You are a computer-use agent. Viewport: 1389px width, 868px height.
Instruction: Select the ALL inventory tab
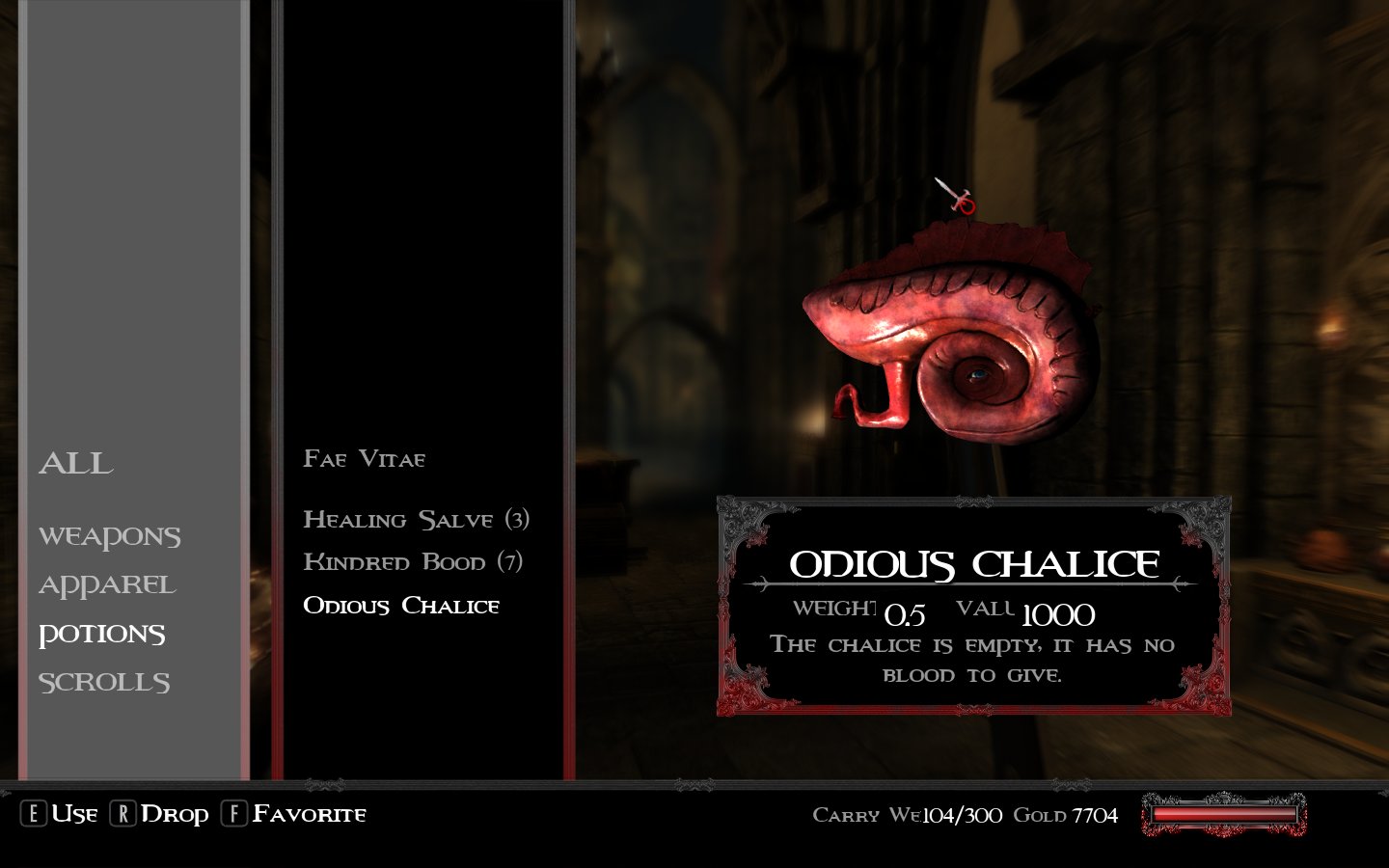click(74, 464)
